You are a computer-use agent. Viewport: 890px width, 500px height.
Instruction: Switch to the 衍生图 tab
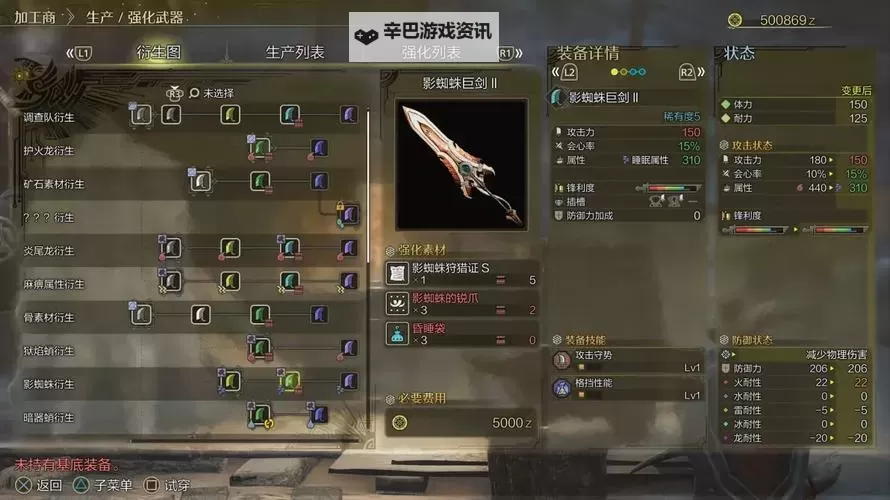point(157,52)
